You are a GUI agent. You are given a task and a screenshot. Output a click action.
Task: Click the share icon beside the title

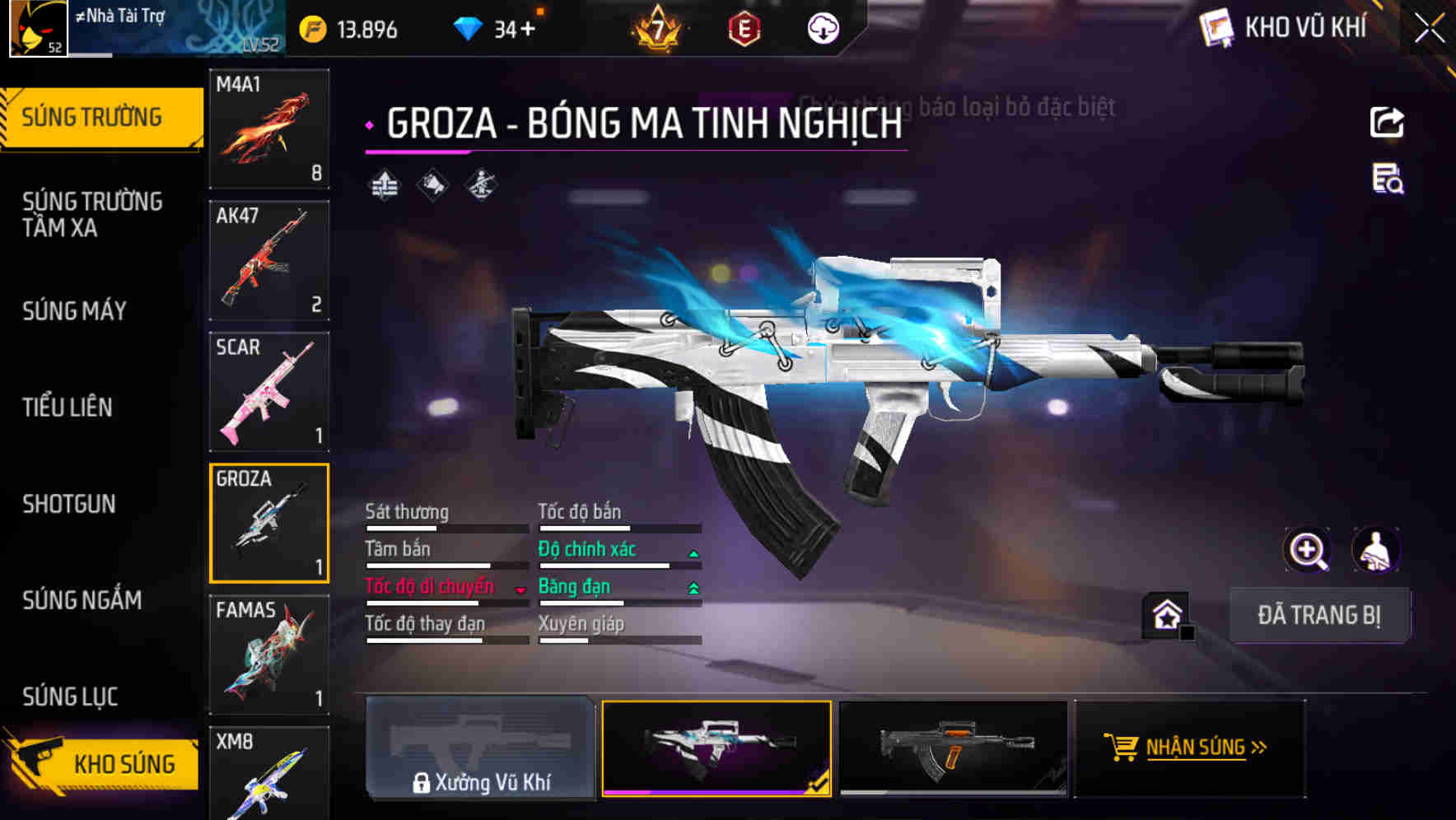point(1387,123)
